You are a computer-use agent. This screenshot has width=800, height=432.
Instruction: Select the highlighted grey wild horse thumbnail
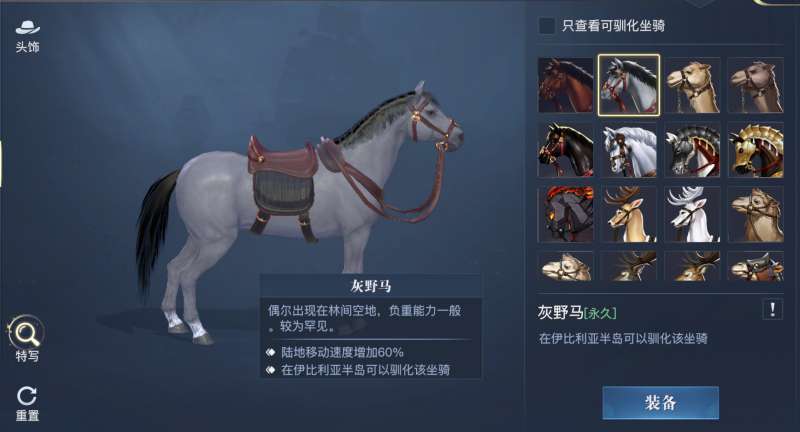point(628,85)
